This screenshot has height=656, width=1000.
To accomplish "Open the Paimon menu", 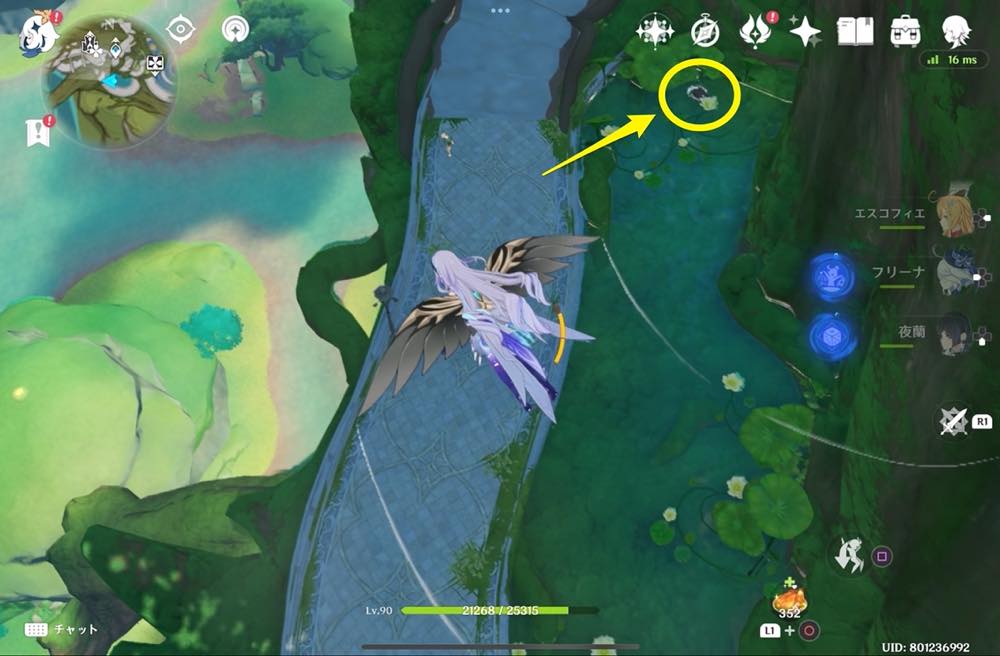I will tap(38, 33).
